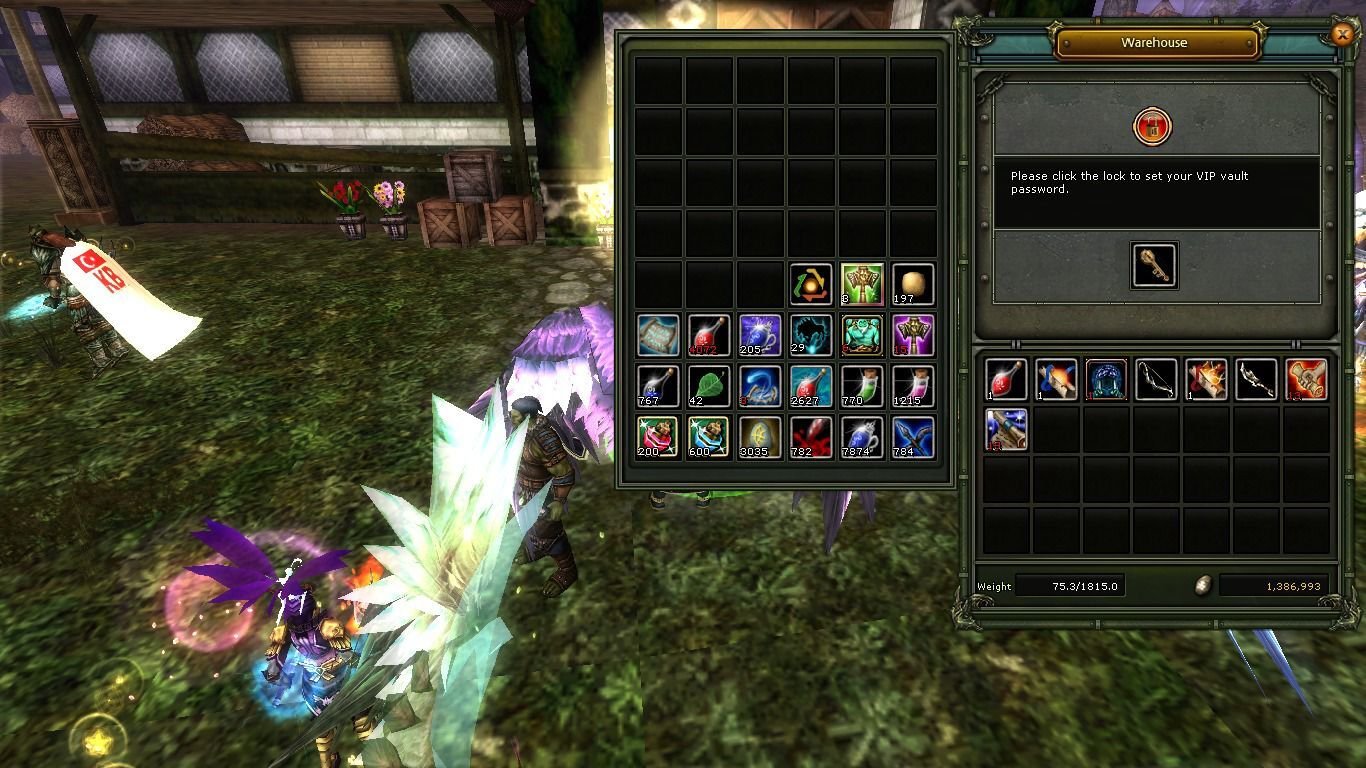Select the wolf potion stack of 7874
1366x768 pixels.
(x=863, y=440)
